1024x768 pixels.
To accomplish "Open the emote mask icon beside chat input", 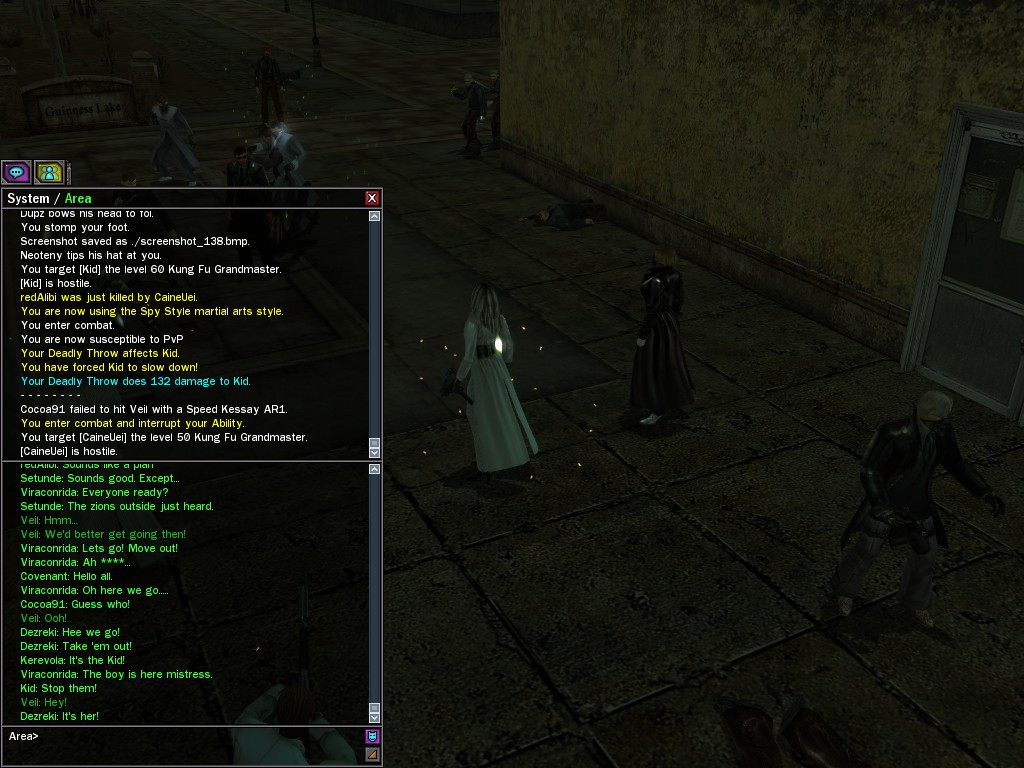I will (x=372, y=736).
